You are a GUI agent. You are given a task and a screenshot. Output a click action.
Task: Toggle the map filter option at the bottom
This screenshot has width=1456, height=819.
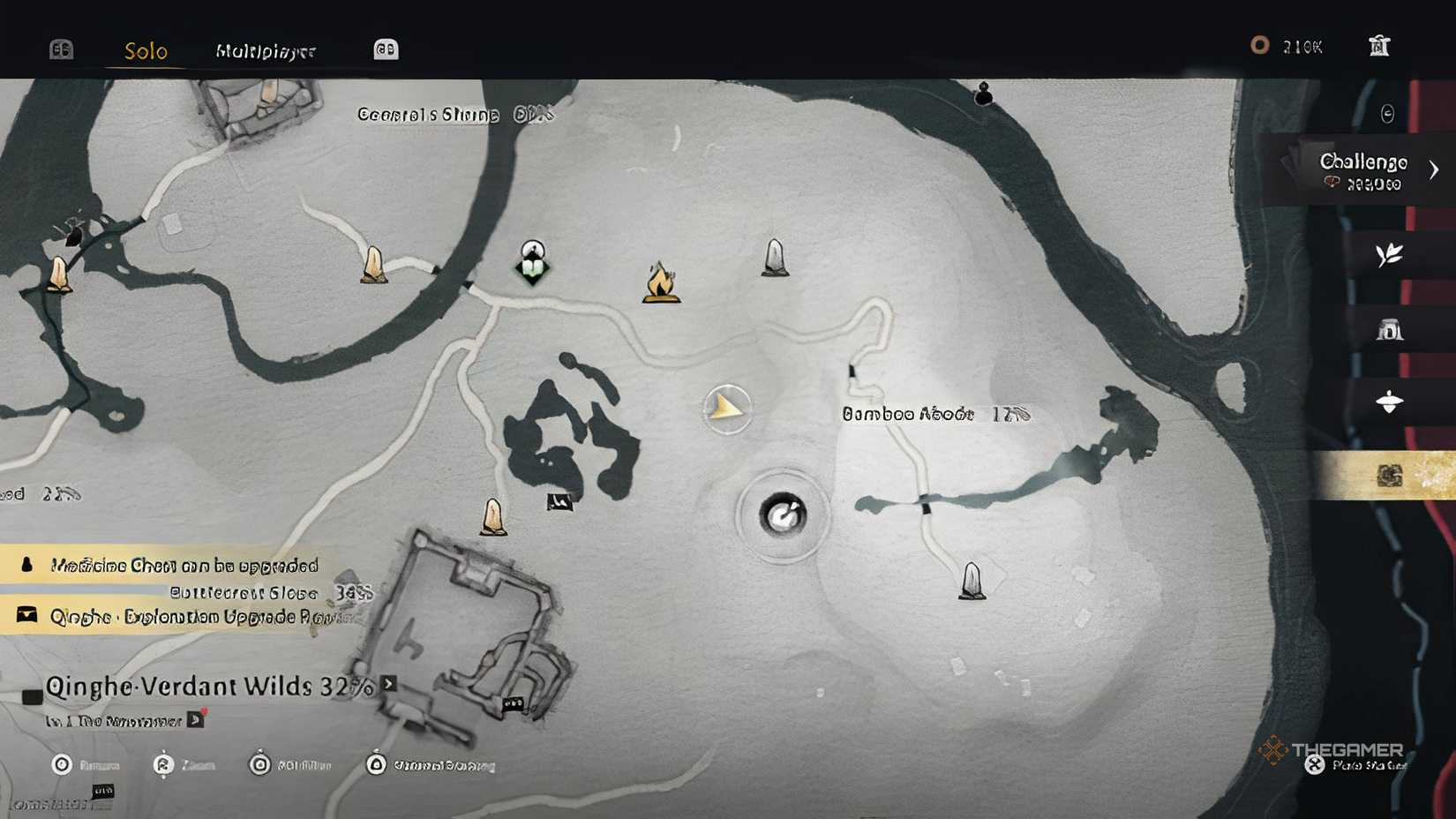pyautogui.click(x=260, y=764)
